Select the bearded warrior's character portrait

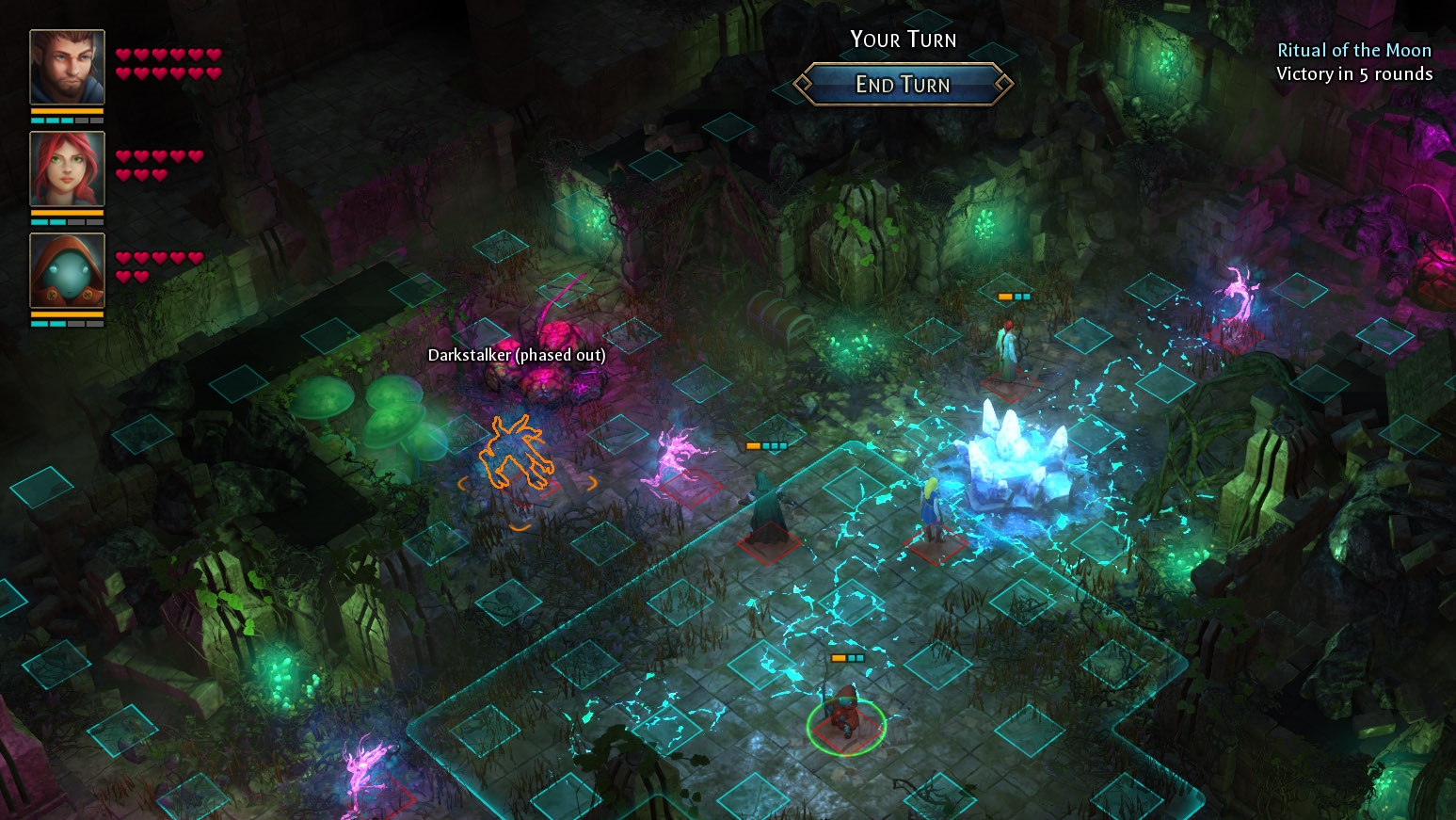tap(66, 66)
